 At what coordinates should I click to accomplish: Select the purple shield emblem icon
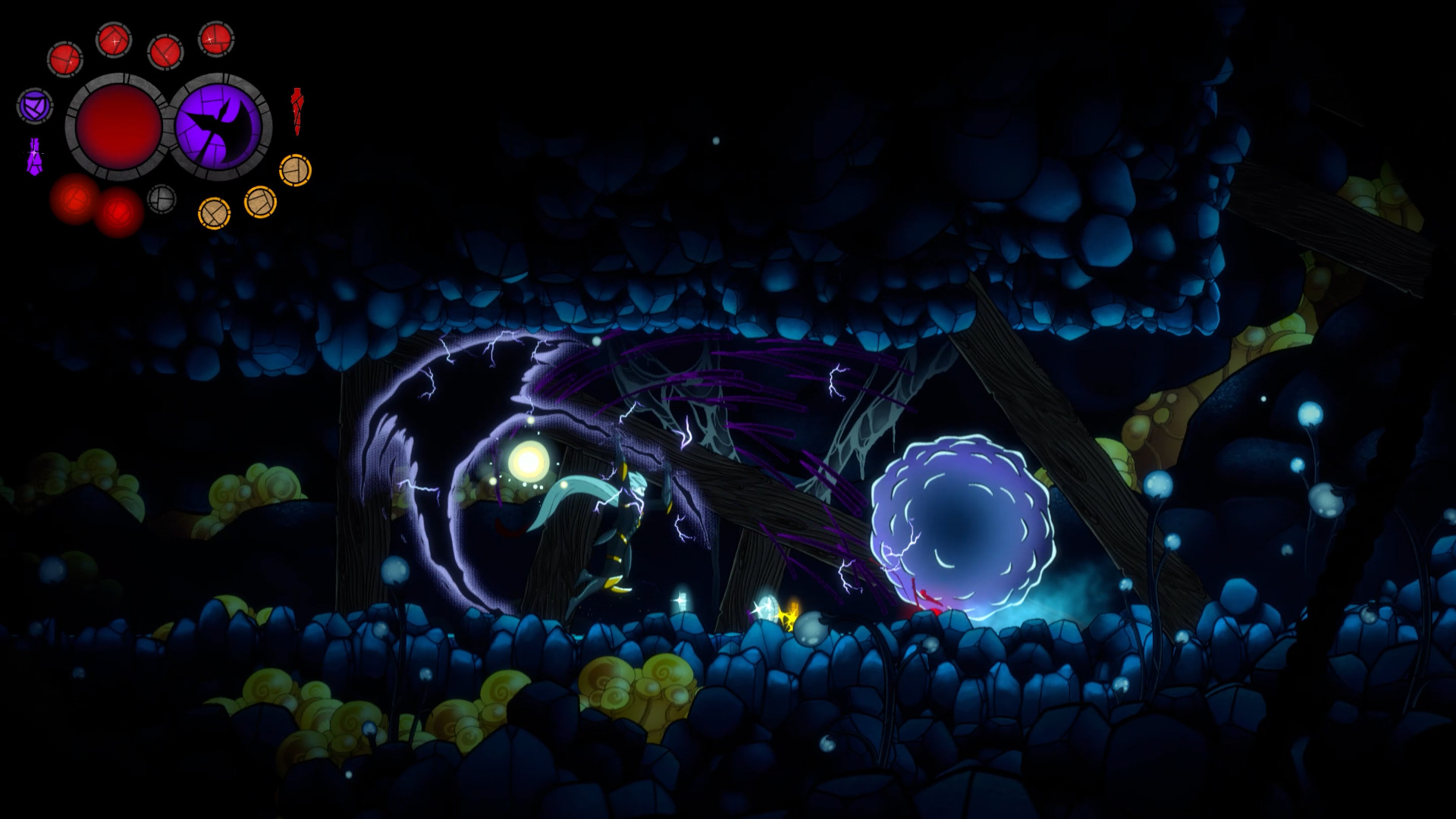(x=33, y=106)
